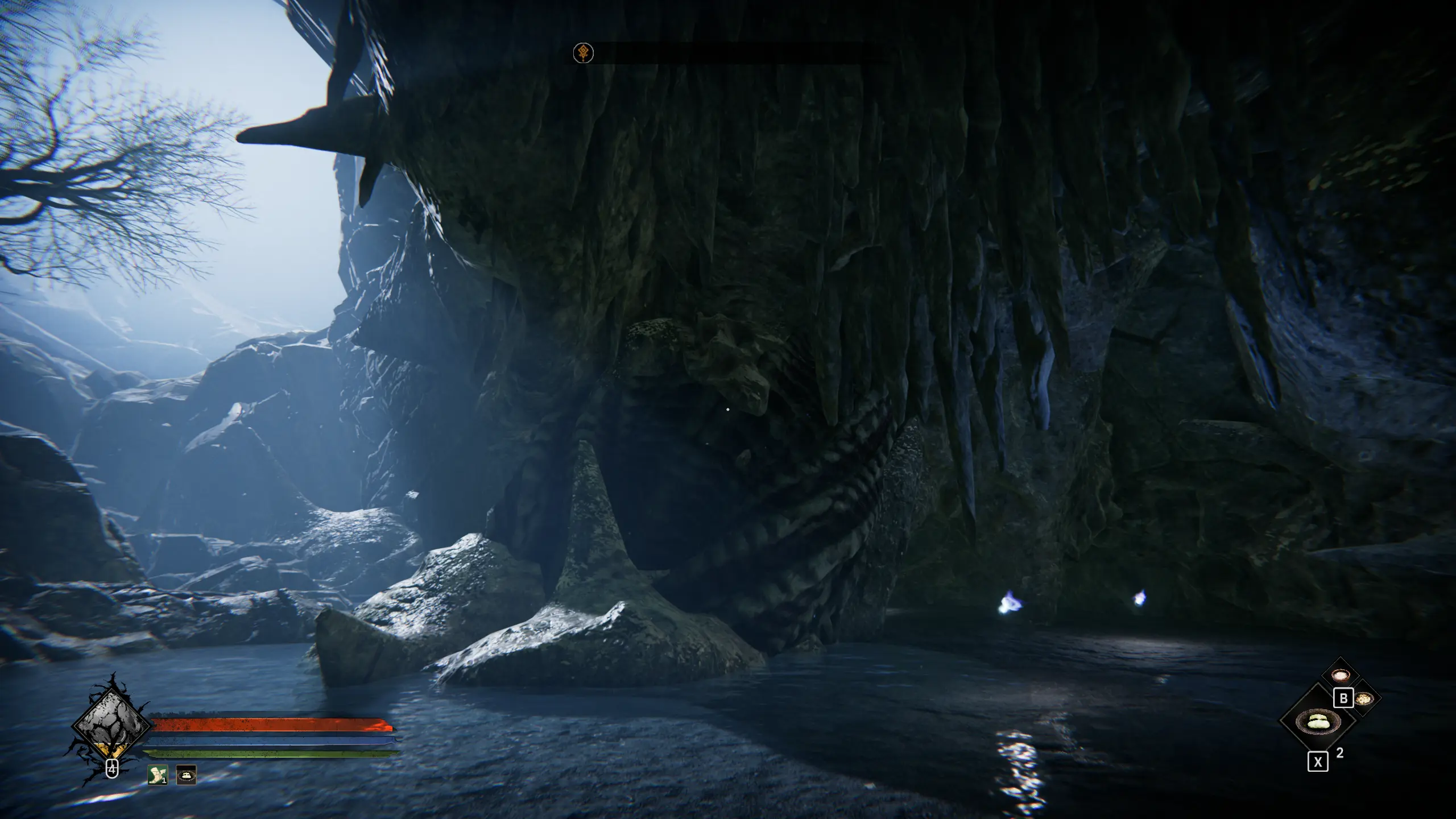Select the white rice bowl slot
Screen dimensions: 1456x819
pos(1341,676)
